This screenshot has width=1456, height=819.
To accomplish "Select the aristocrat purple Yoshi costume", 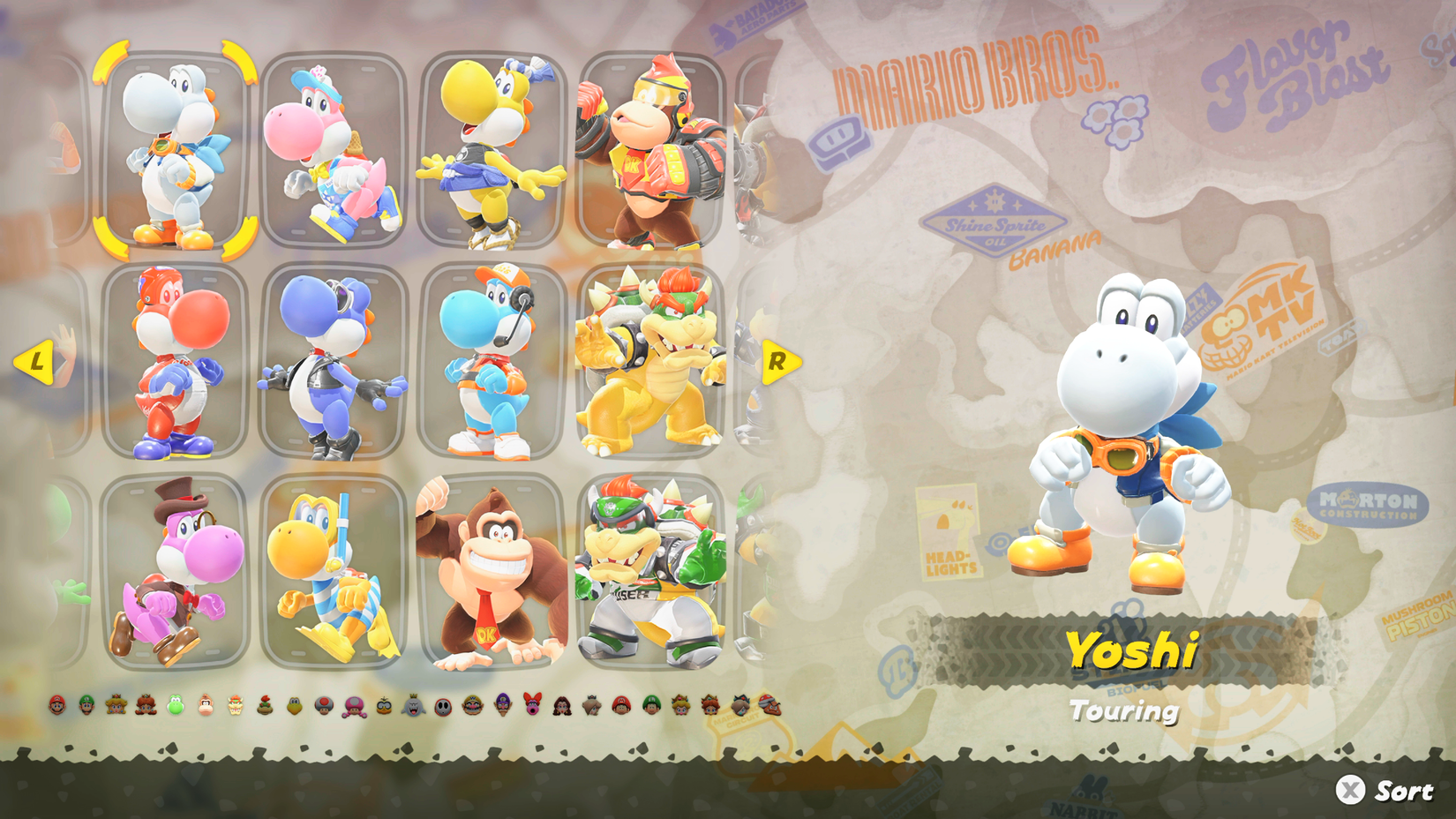I will [173, 574].
